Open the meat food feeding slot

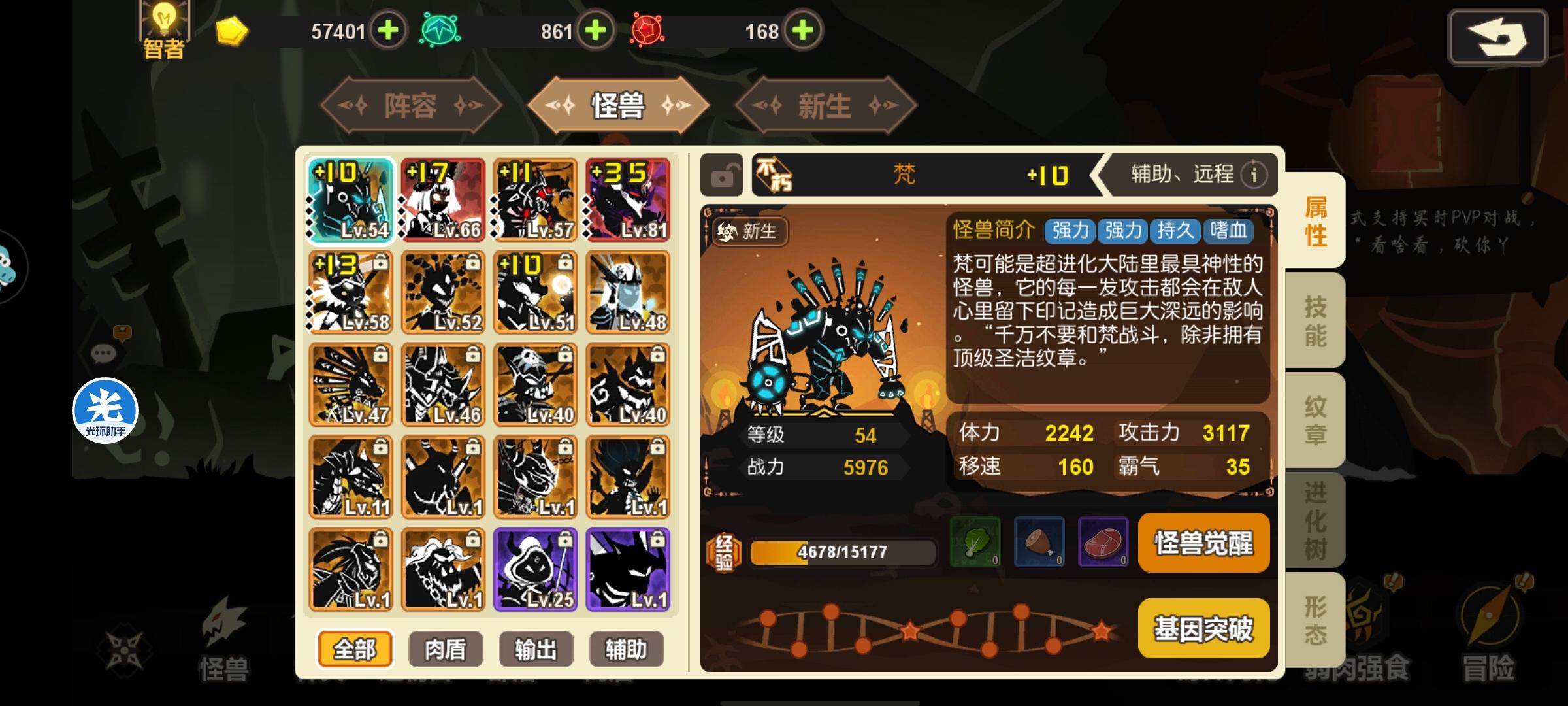pos(1104,543)
